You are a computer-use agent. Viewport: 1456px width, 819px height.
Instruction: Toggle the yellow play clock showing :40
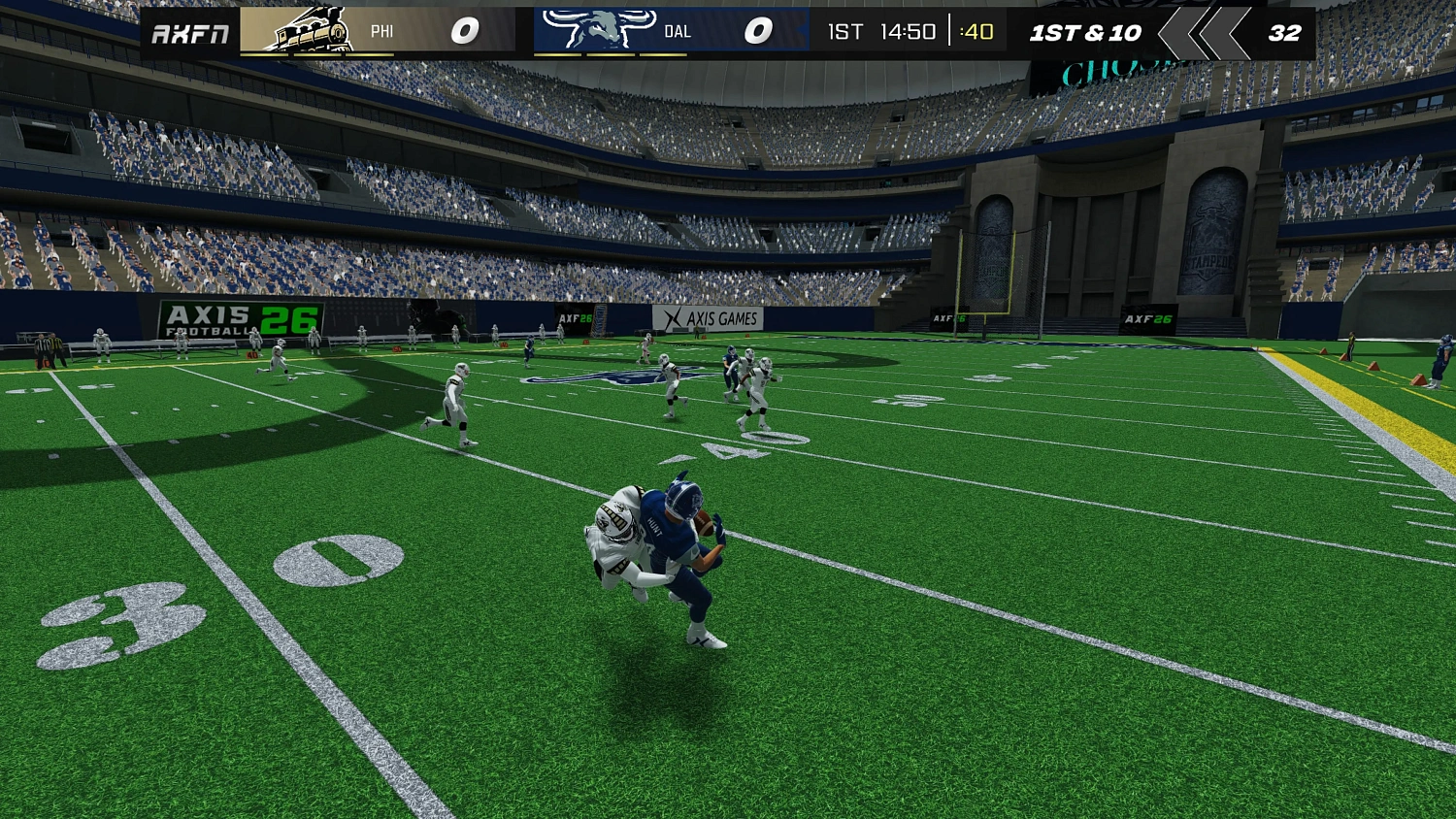[x=975, y=31]
